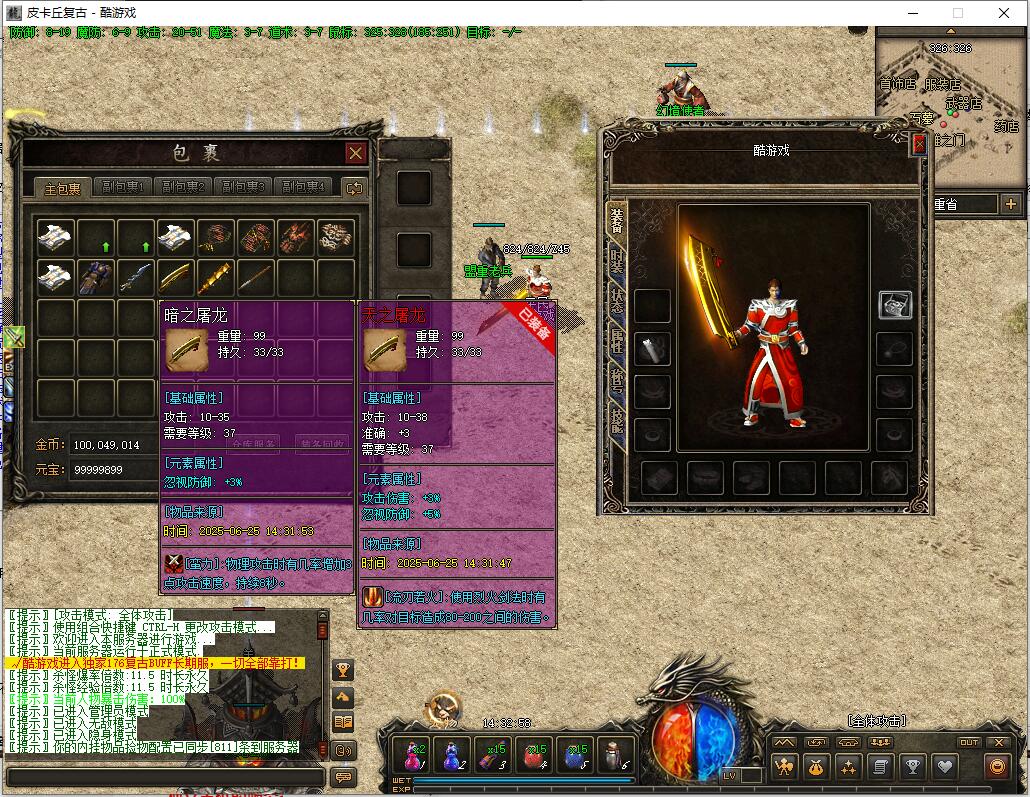Image resolution: width=1030 pixels, height=797 pixels.
Task: Switch to the 时装 fashion tab
Action: click(x=616, y=261)
